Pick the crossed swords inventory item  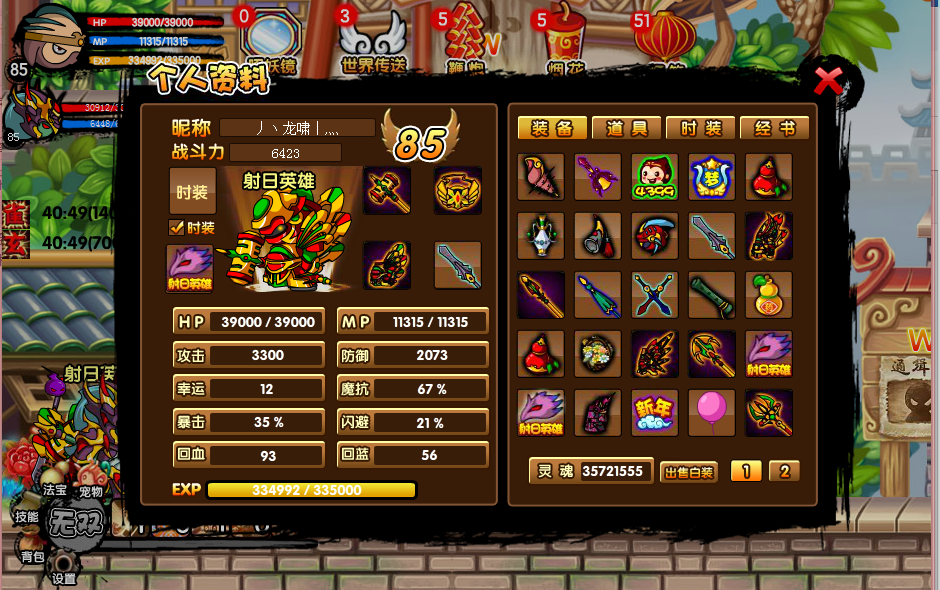pyautogui.click(x=655, y=295)
